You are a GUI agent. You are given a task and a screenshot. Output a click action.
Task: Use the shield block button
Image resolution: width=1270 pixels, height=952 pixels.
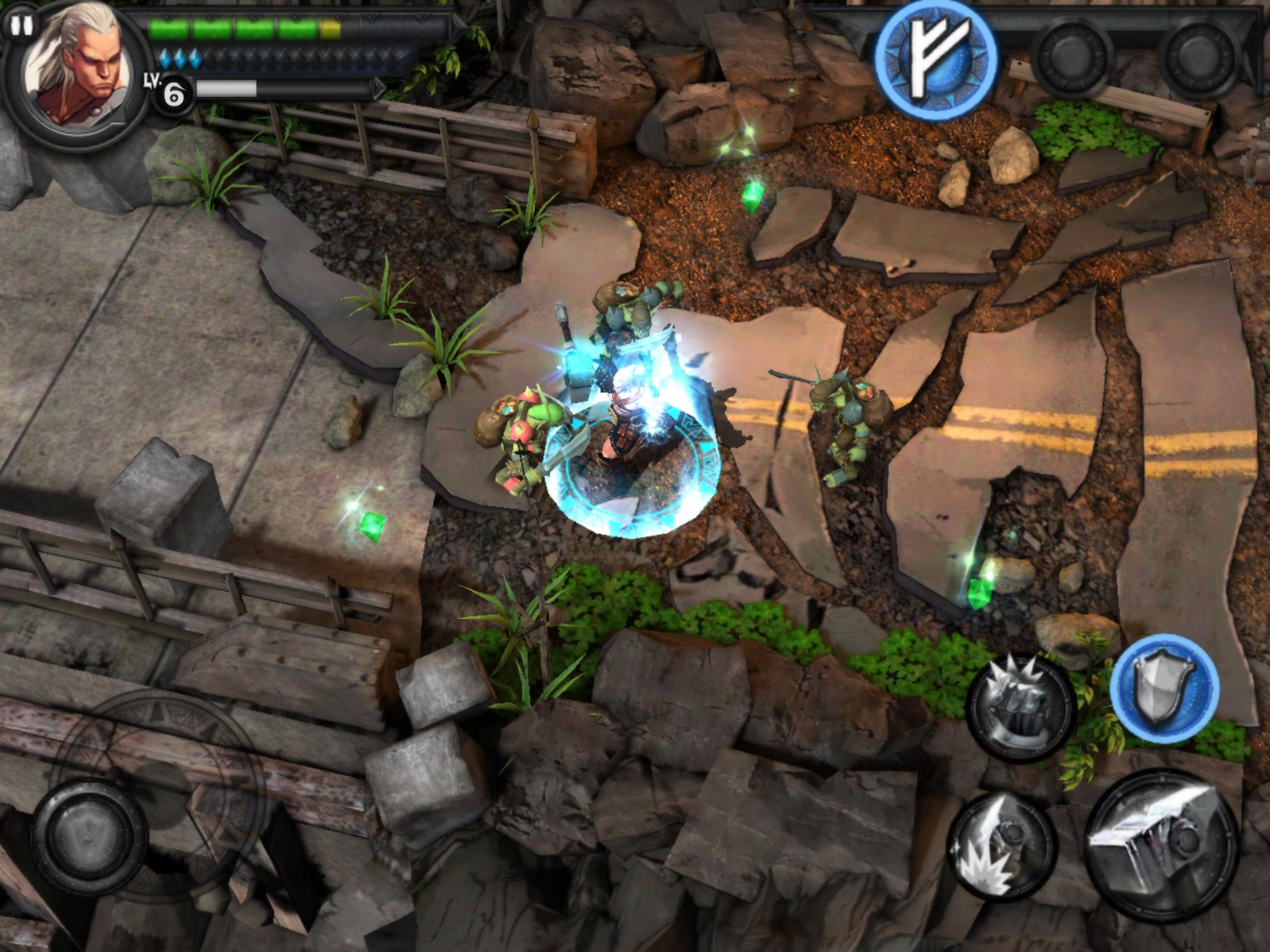click(x=1164, y=689)
